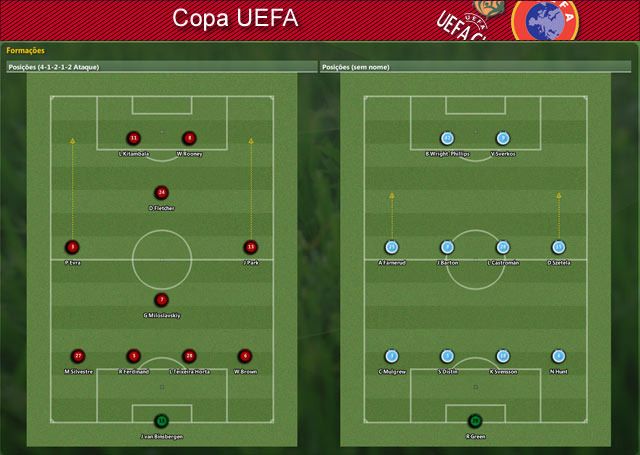Choose V. Sverkos on the pitch
This screenshot has height=455, width=640.
[502, 138]
